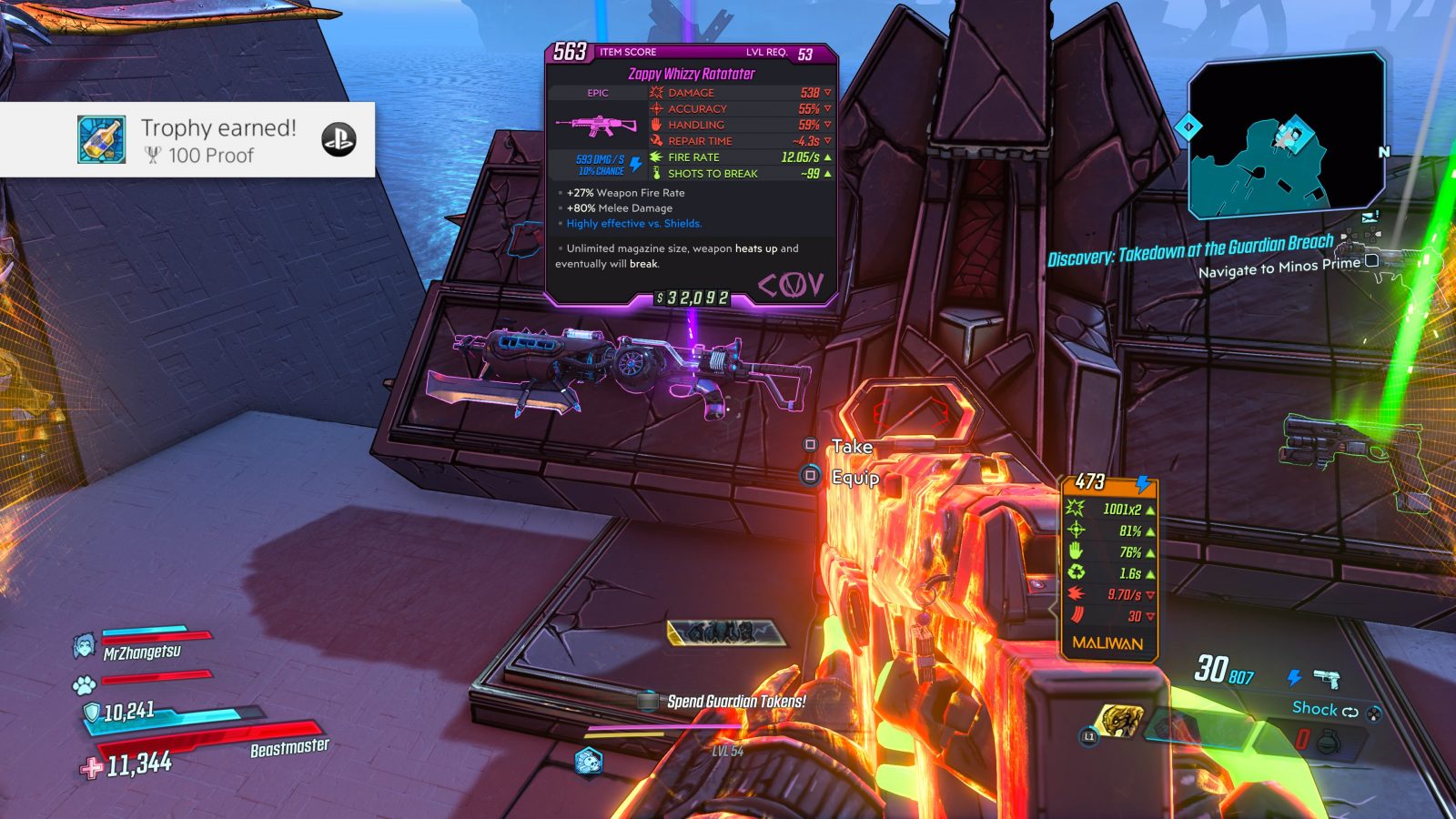Toggle the Minos Prime objective checkbox
The image size is (1456, 819).
tap(1371, 261)
